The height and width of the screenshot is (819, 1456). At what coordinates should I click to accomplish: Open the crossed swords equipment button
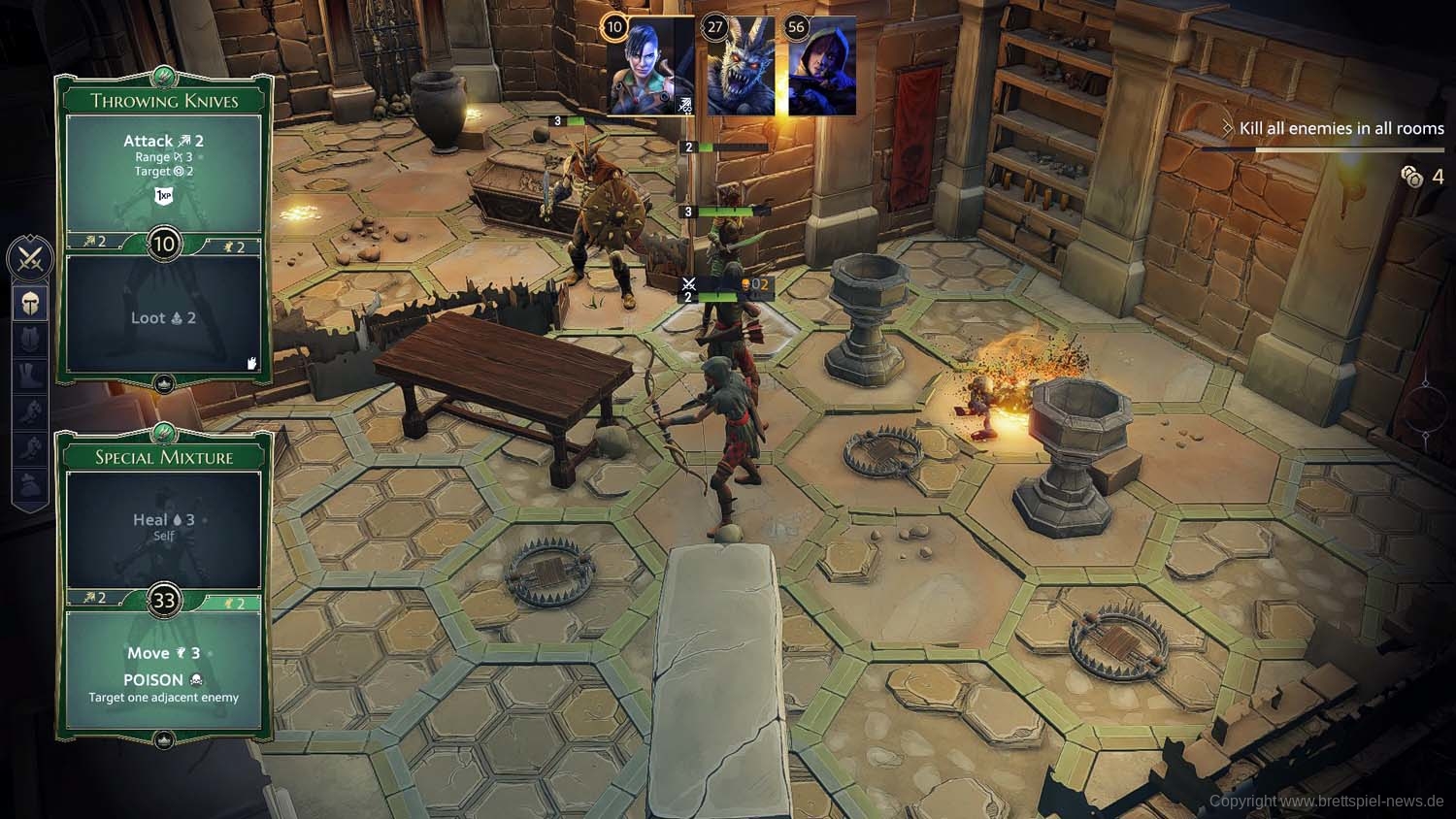[x=30, y=259]
